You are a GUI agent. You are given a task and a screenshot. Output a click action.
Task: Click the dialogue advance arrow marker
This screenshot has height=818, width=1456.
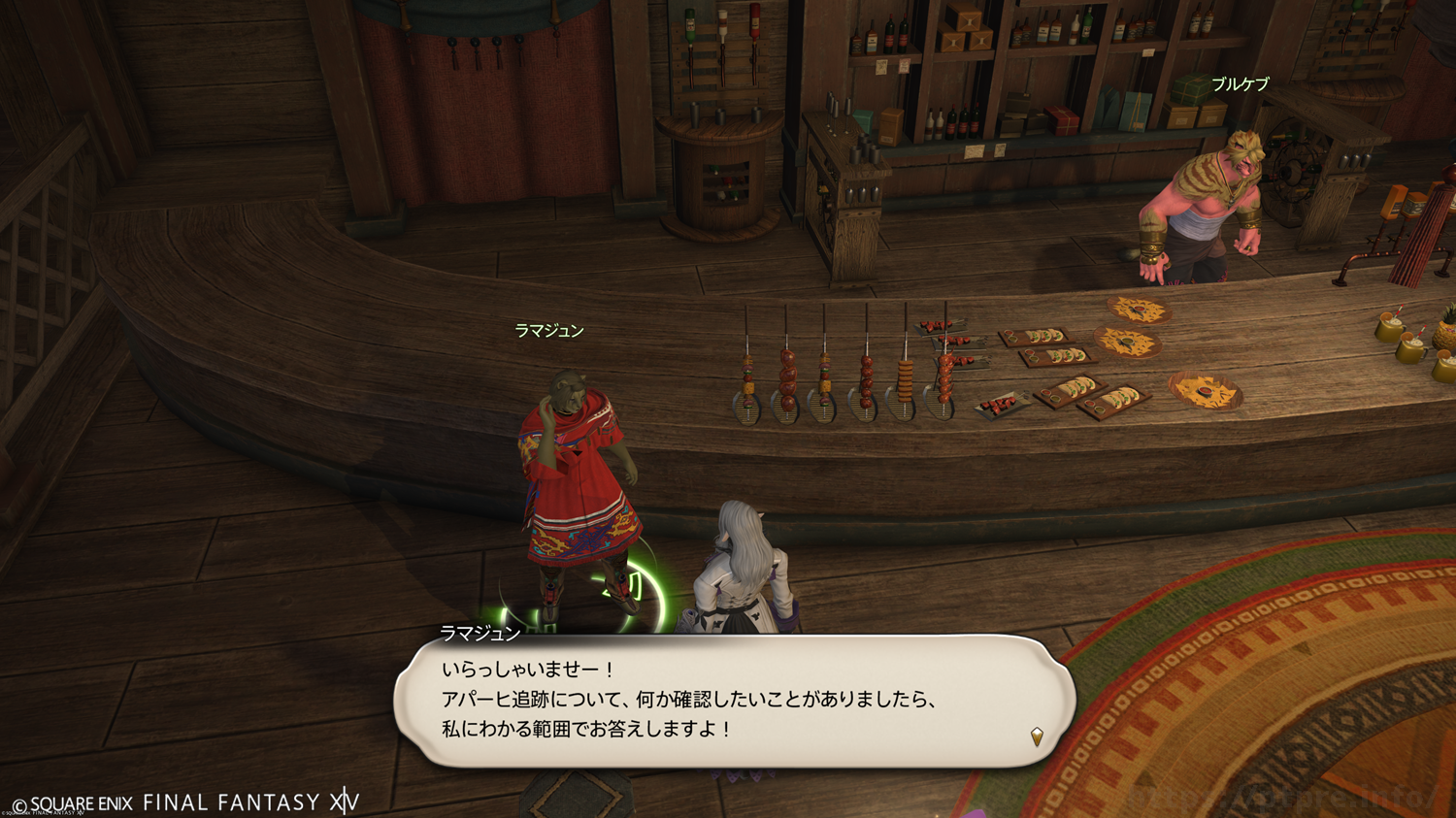(x=1037, y=736)
